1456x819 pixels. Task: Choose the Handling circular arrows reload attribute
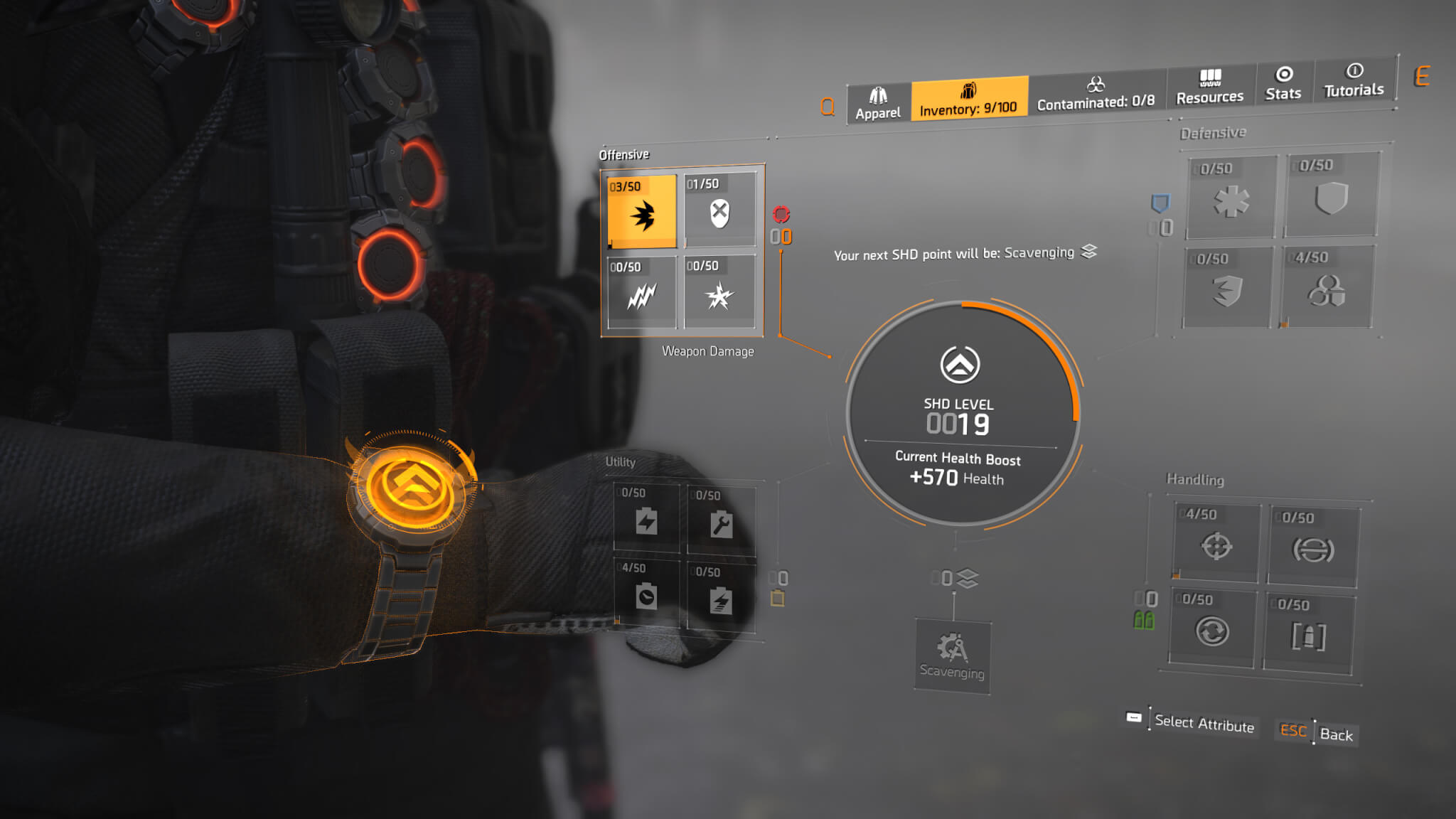point(1211,628)
